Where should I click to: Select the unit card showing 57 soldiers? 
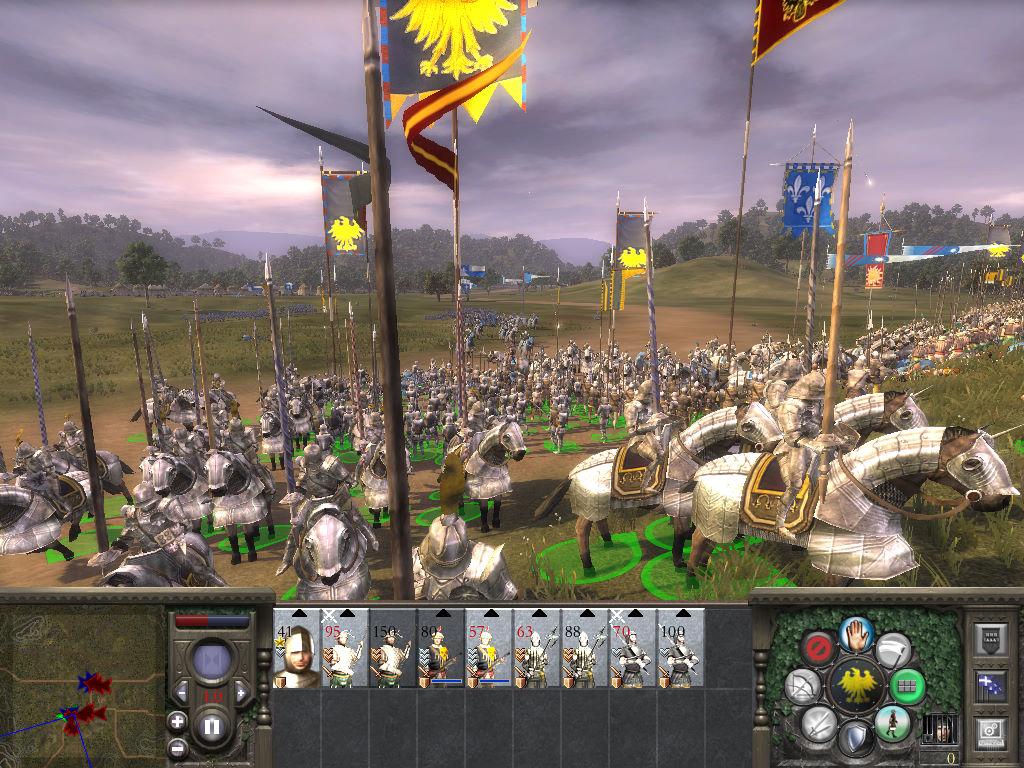tap(489, 650)
